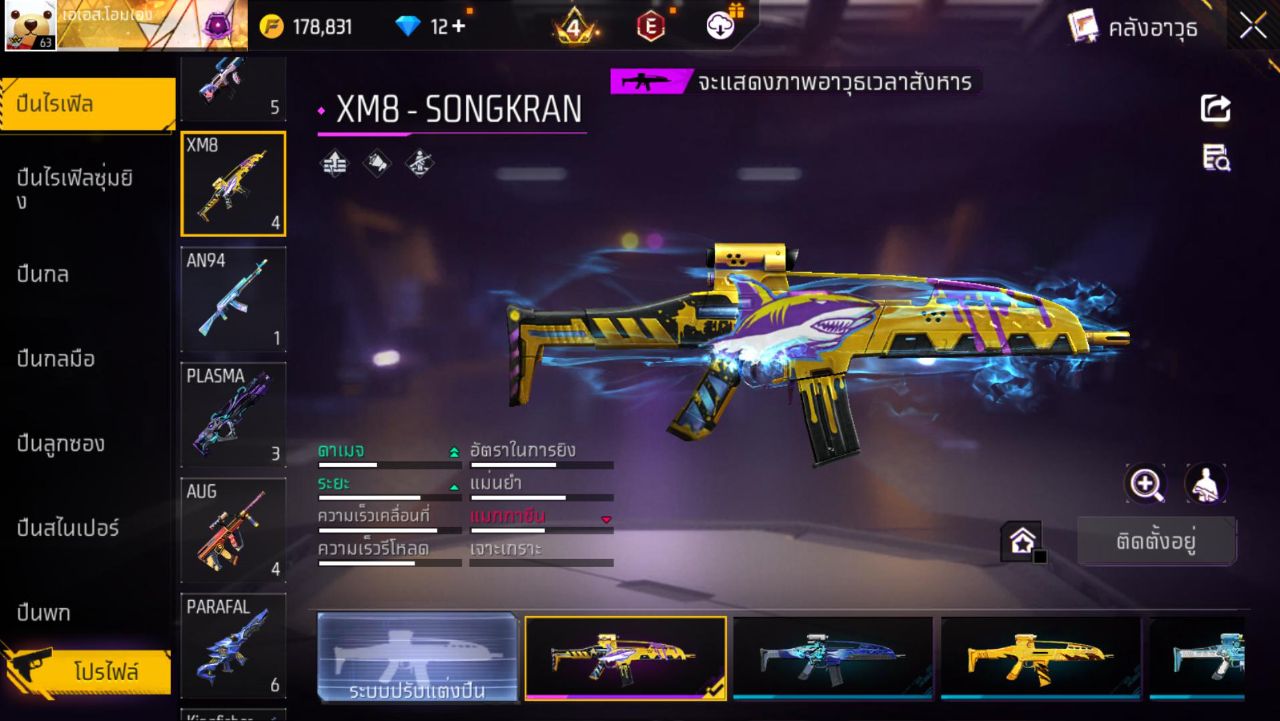
Task: Tap the + to buy more diamonds
Action: pyautogui.click(x=459, y=25)
